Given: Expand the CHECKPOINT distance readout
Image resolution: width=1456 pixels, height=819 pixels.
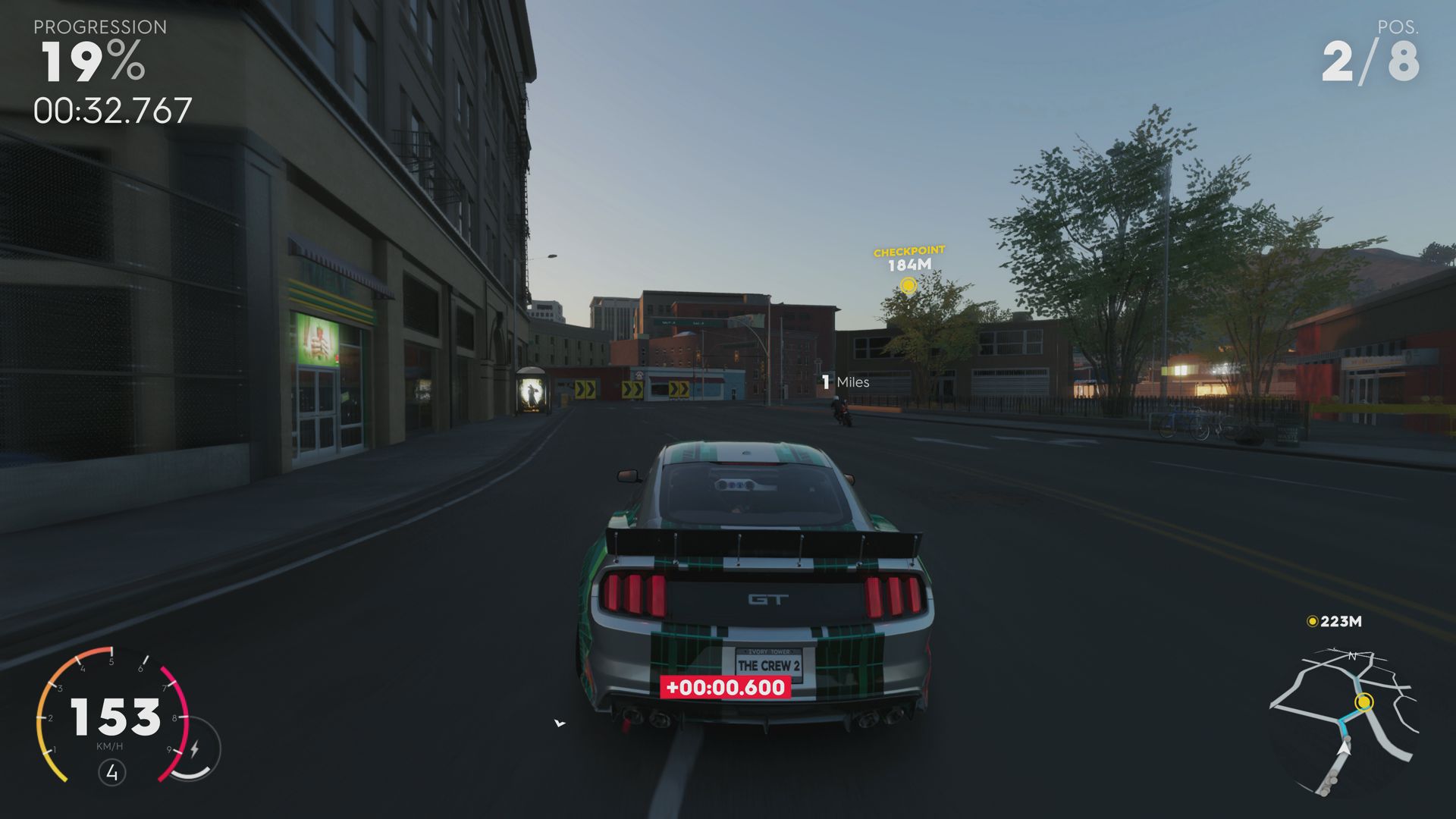Looking at the screenshot, I should tap(908, 265).
